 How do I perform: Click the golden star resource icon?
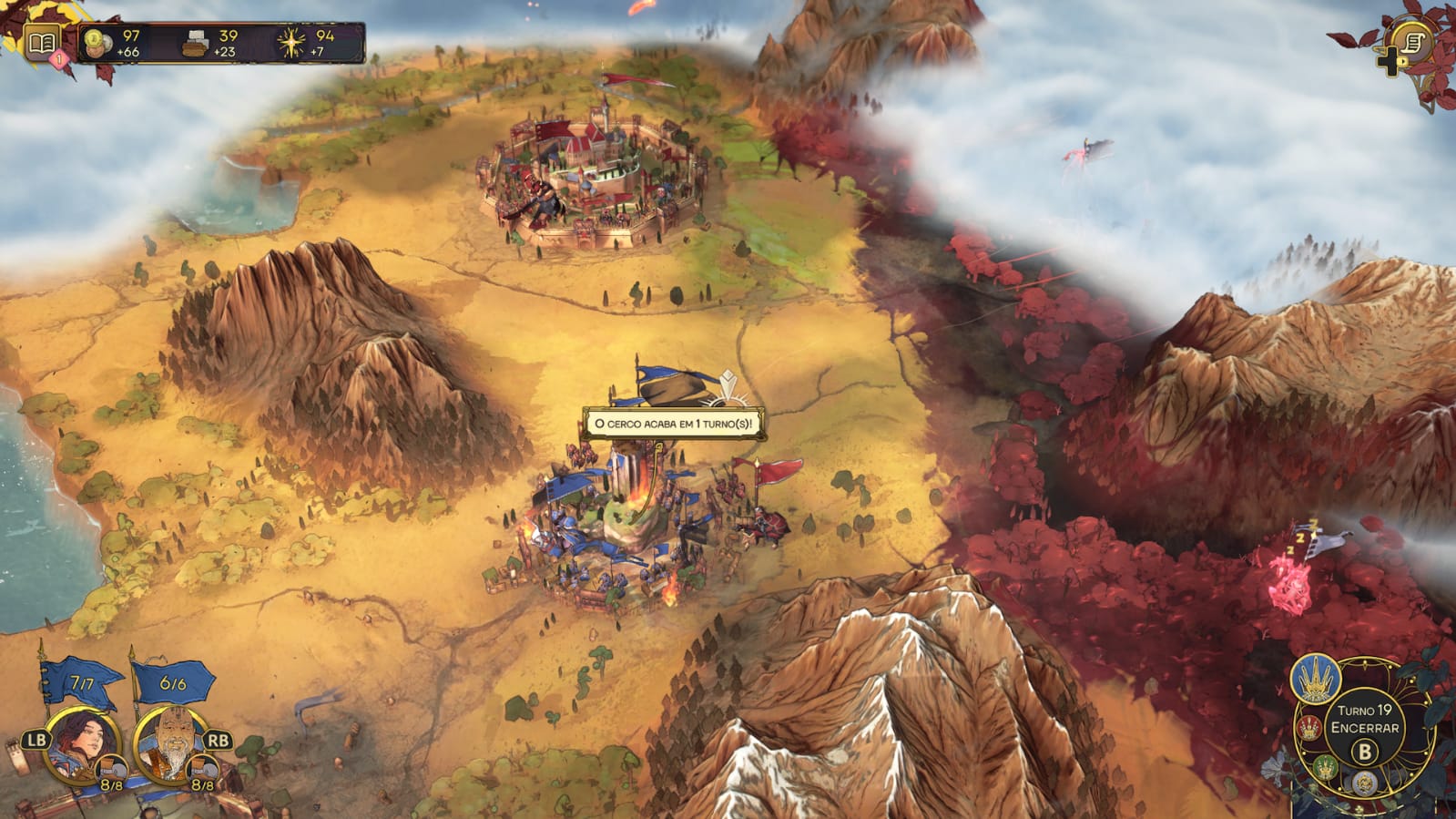coord(291,43)
